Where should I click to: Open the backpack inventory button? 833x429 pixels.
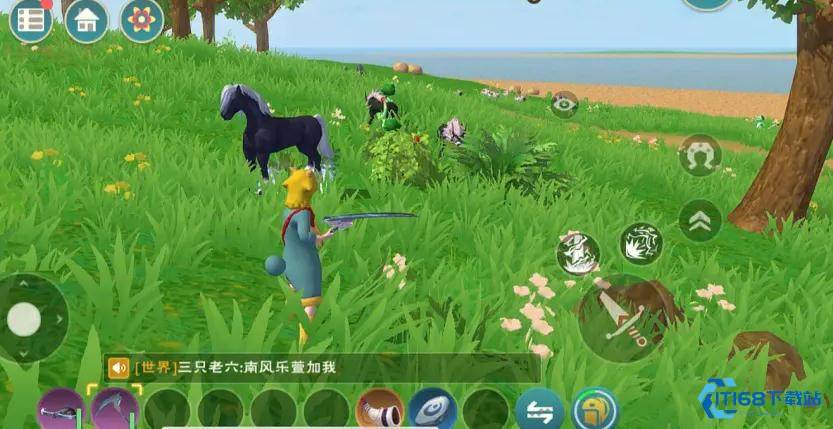tap(594, 410)
